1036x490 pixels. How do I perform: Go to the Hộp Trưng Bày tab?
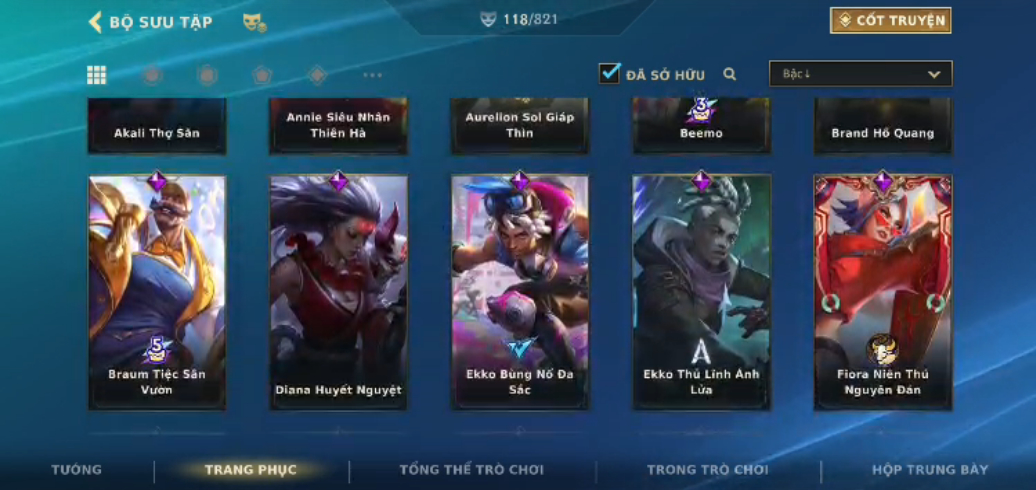pyautogui.click(x=930, y=470)
